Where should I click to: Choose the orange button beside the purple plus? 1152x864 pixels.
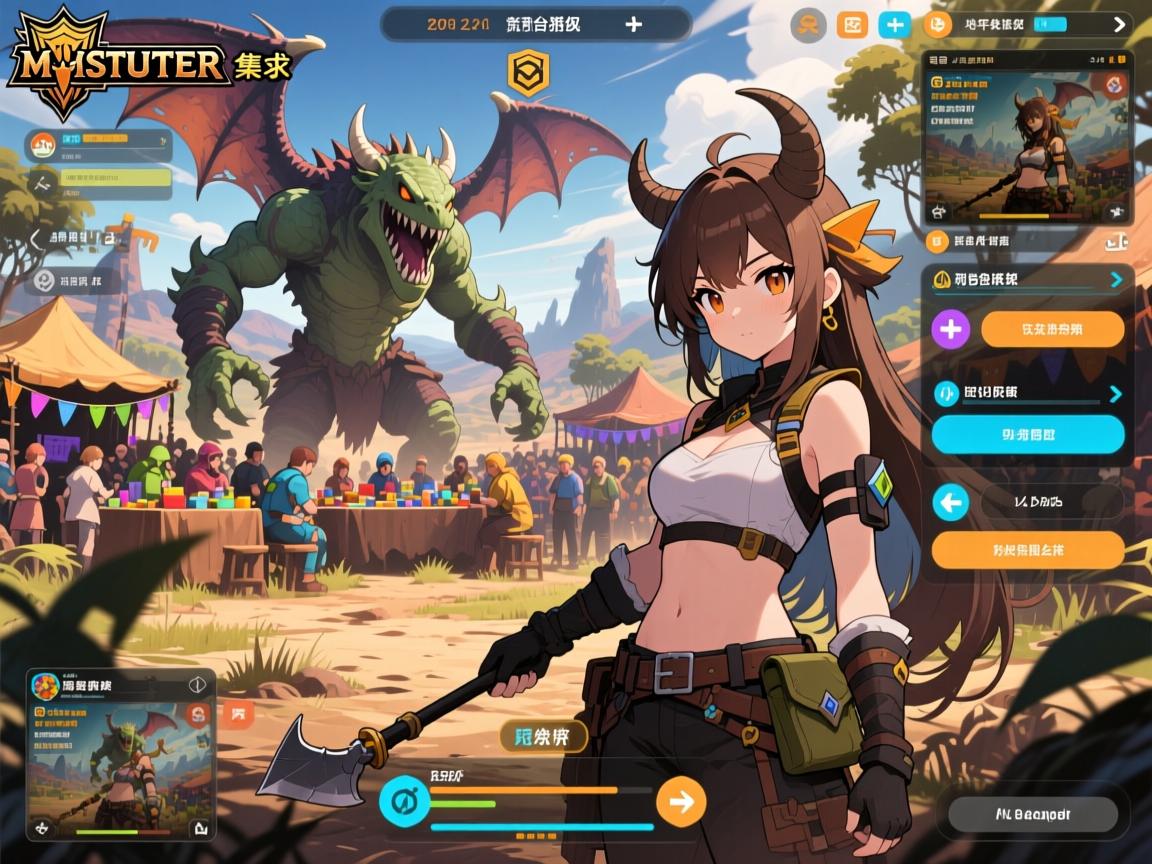point(1053,328)
